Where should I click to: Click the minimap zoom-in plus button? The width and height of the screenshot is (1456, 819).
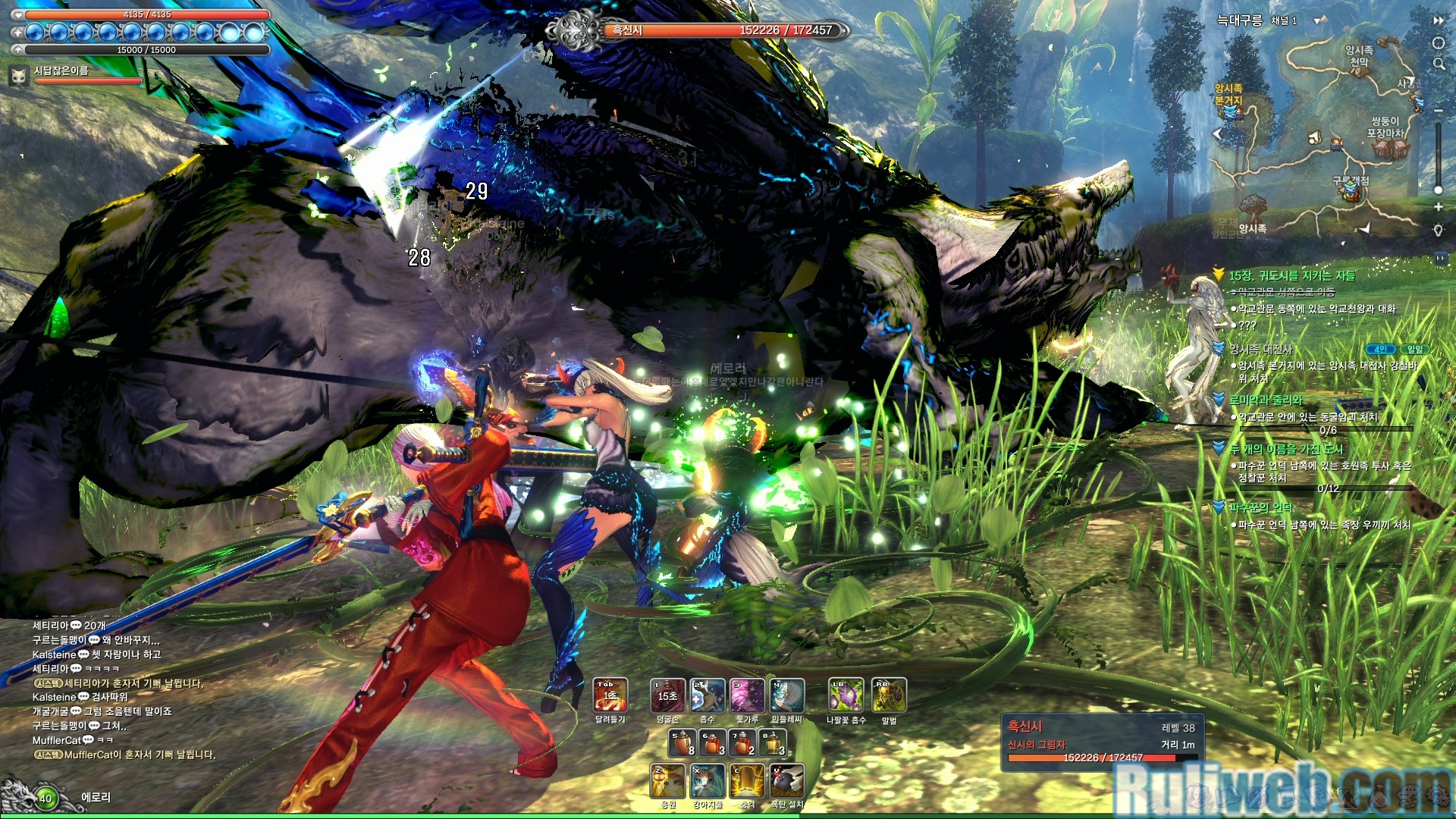click(1438, 207)
